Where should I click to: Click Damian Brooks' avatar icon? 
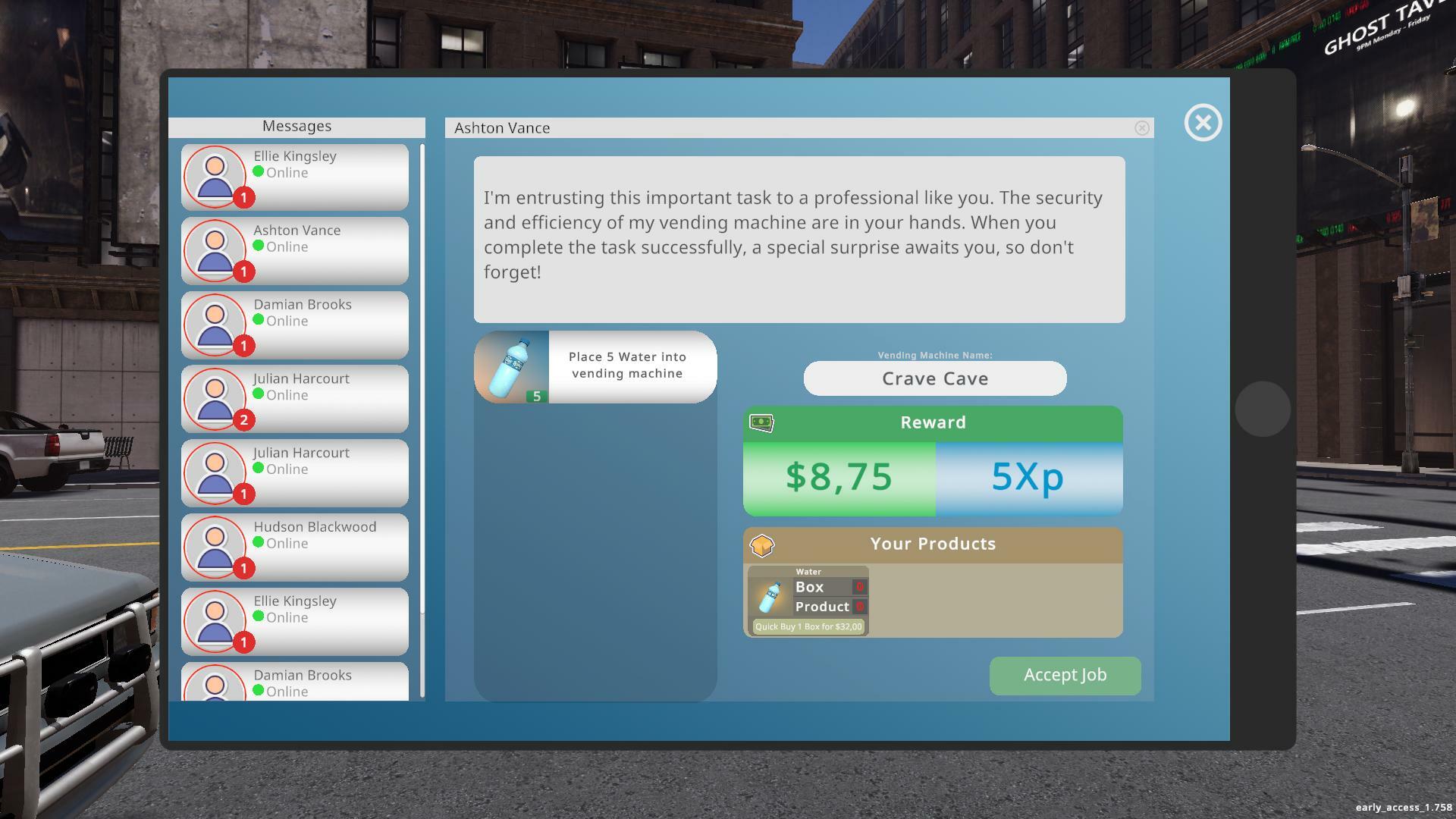(x=215, y=325)
